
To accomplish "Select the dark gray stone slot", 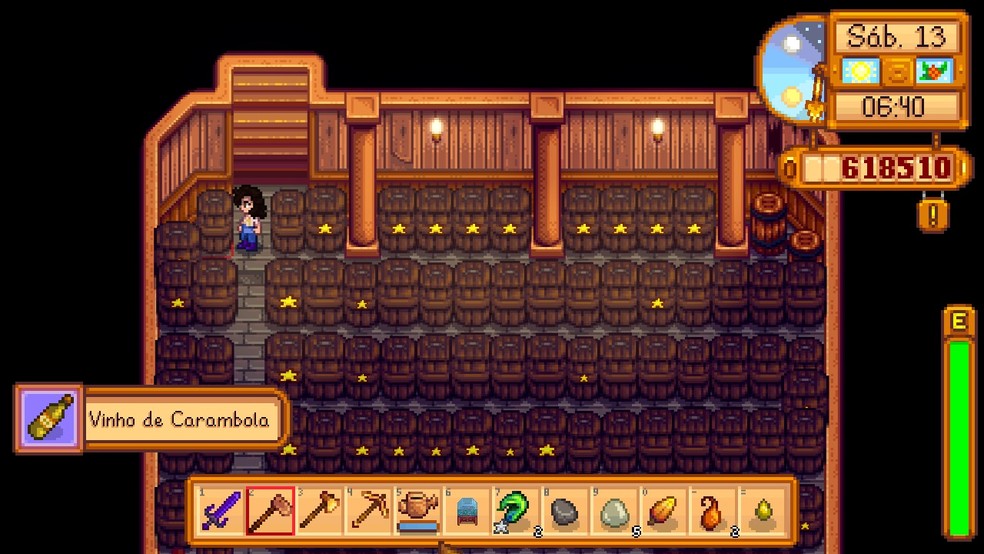I will [564, 512].
